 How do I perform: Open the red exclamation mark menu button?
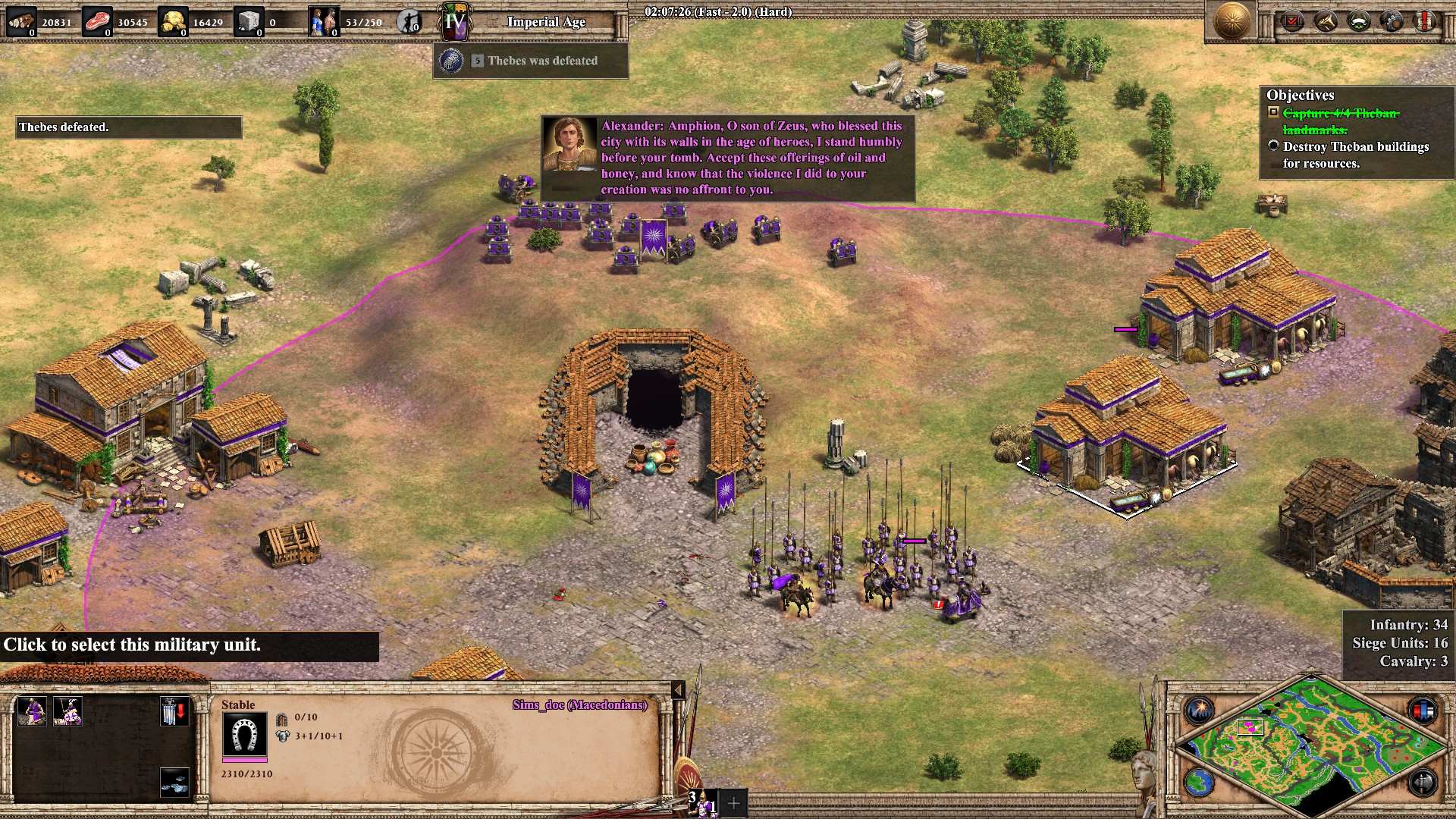(x=1425, y=21)
